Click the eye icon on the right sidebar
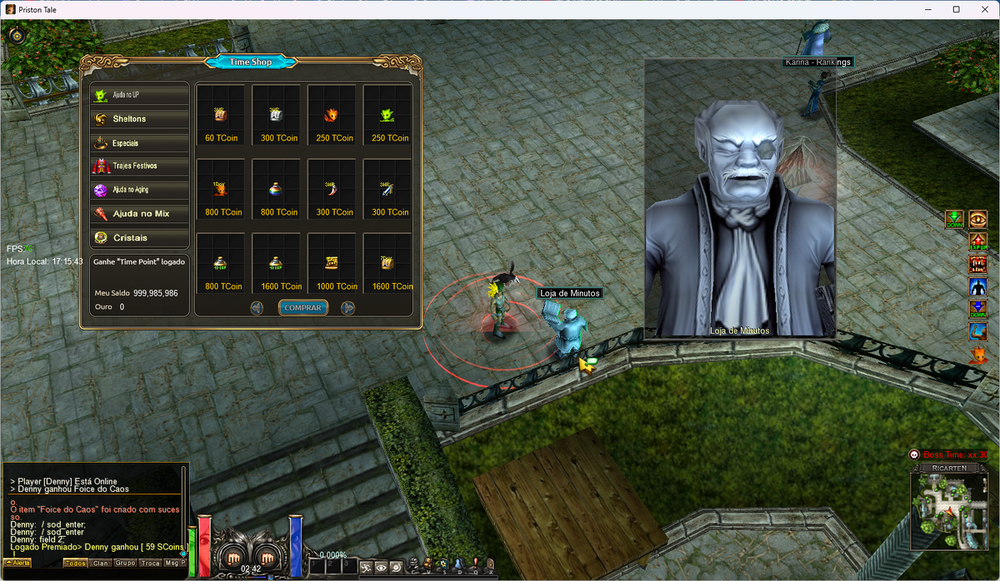The image size is (1000, 581). 978,219
